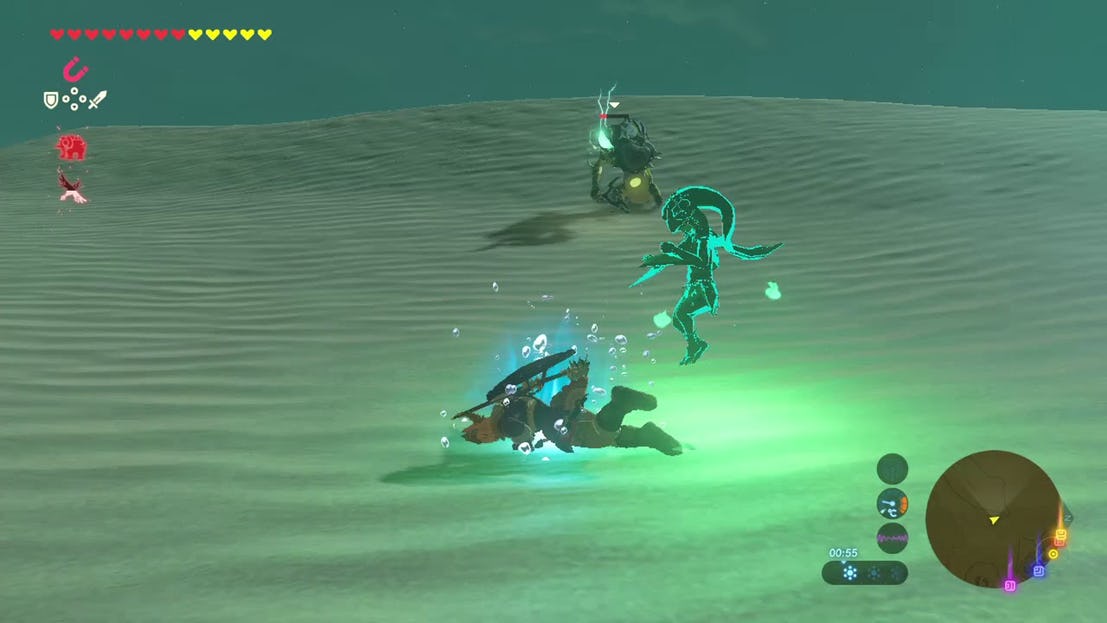1107x623 pixels.
Task: Click the purple sound wave noise indicator
Action: (x=892, y=538)
